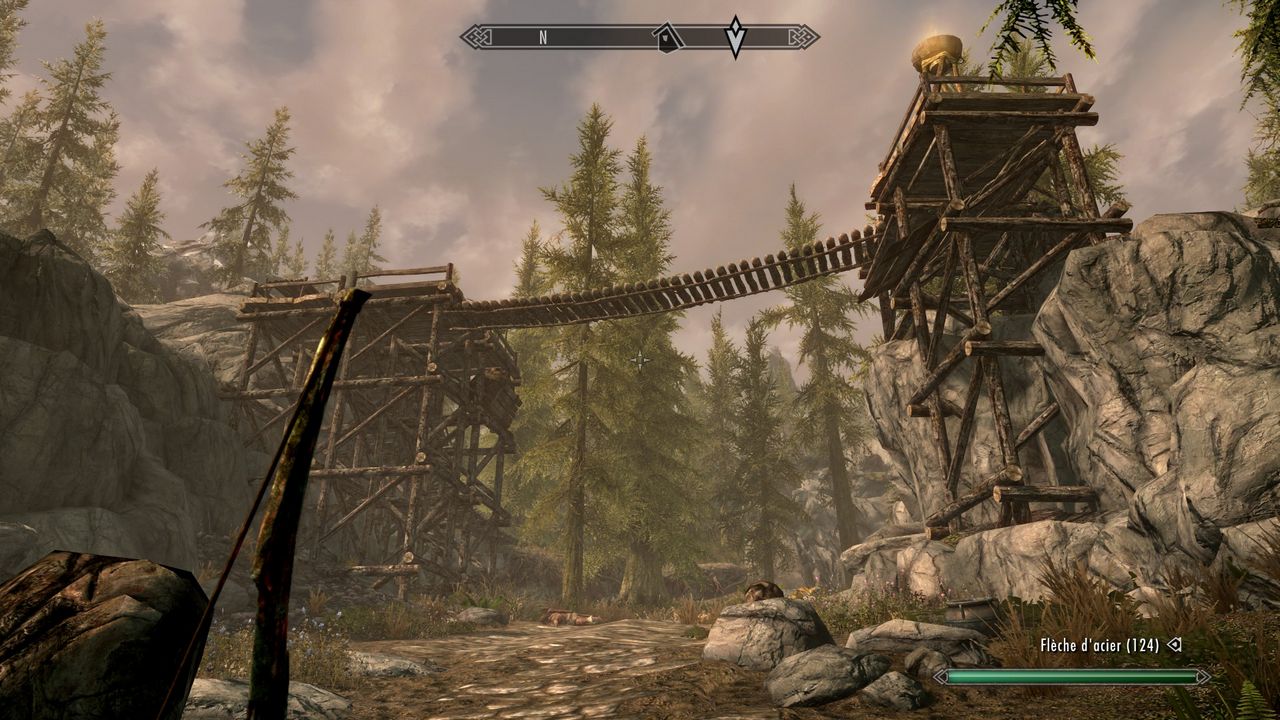Image resolution: width=1280 pixels, height=720 pixels.
Task: Click the white quest arrow marker on the compass
Action: (736, 37)
